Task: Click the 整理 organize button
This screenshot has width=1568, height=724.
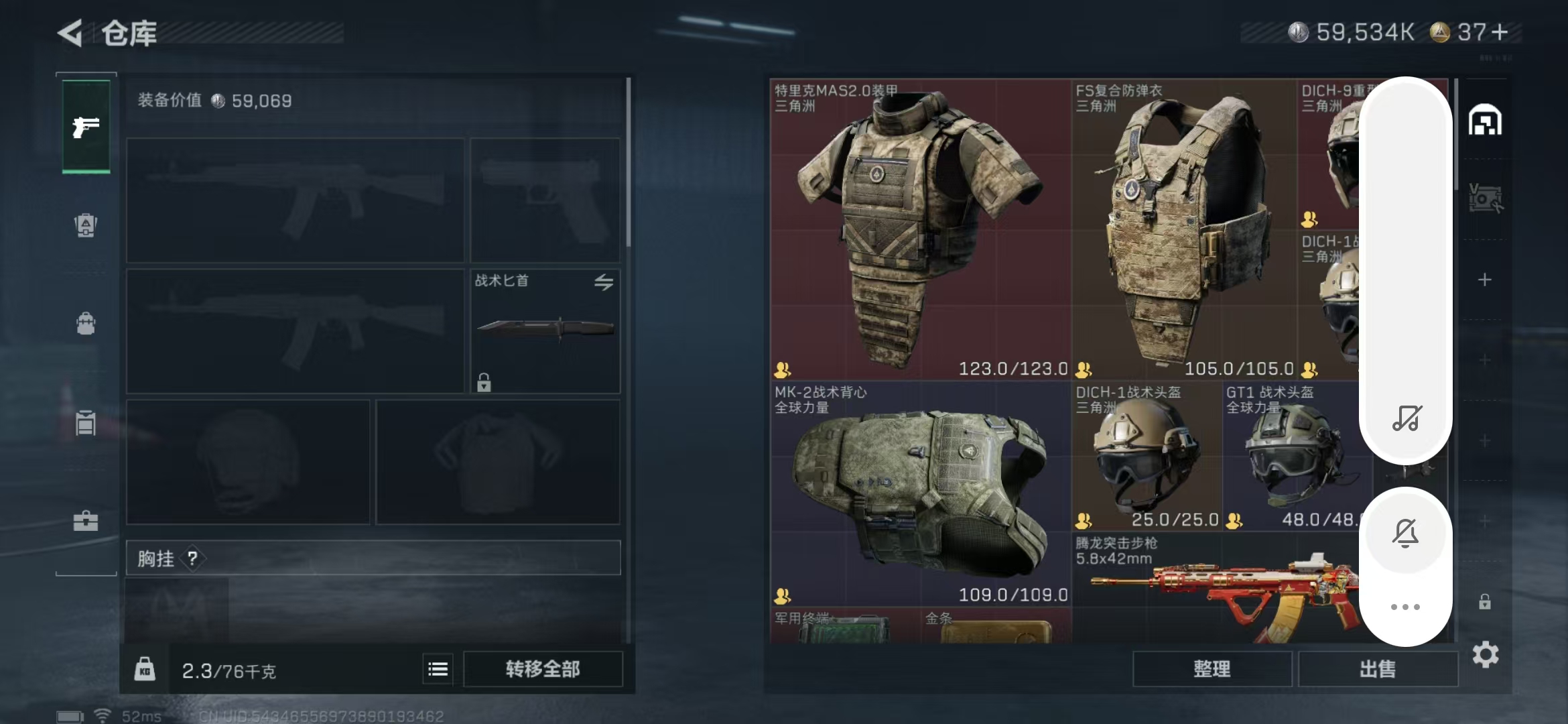Action: click(x=1212, y=669)
